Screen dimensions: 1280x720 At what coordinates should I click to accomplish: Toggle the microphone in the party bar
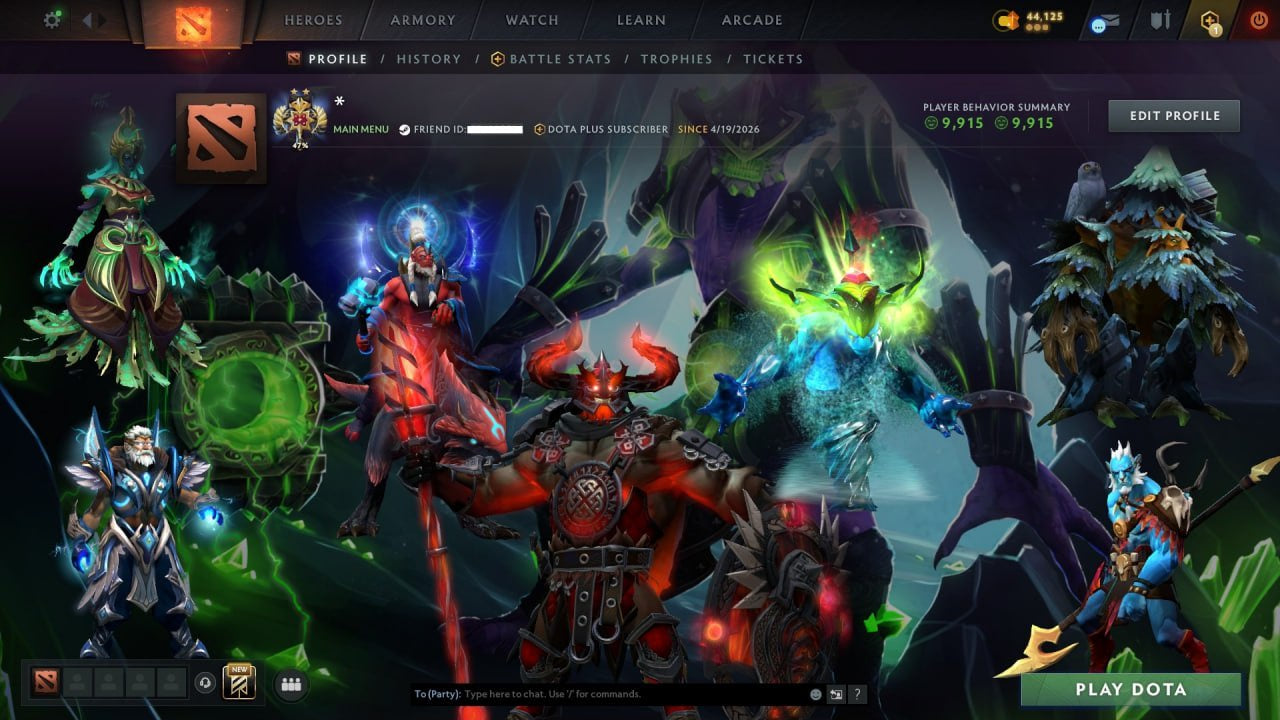205,682
